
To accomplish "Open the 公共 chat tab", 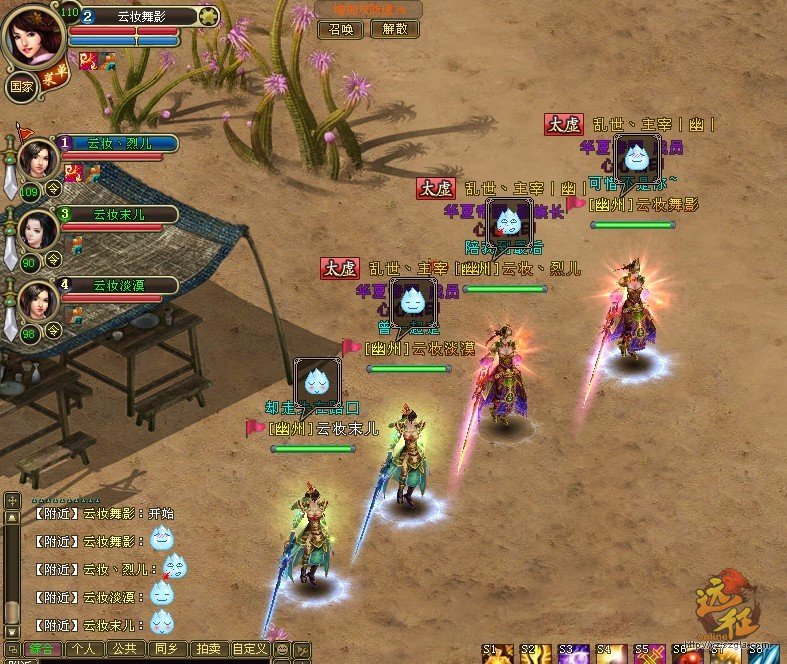I will [124, 649].
